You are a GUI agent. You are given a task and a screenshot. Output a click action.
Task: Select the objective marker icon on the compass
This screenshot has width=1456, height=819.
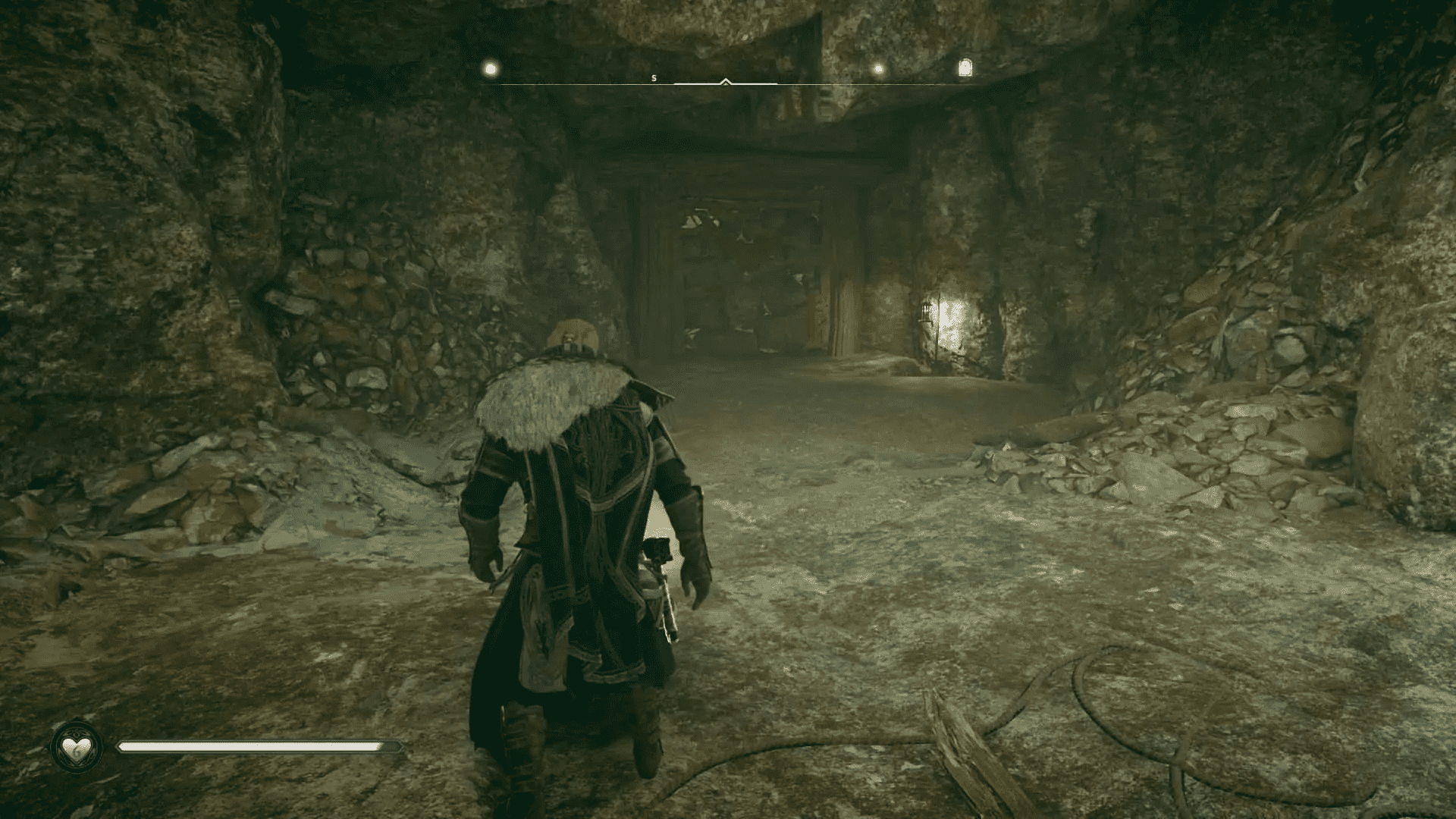964,67
